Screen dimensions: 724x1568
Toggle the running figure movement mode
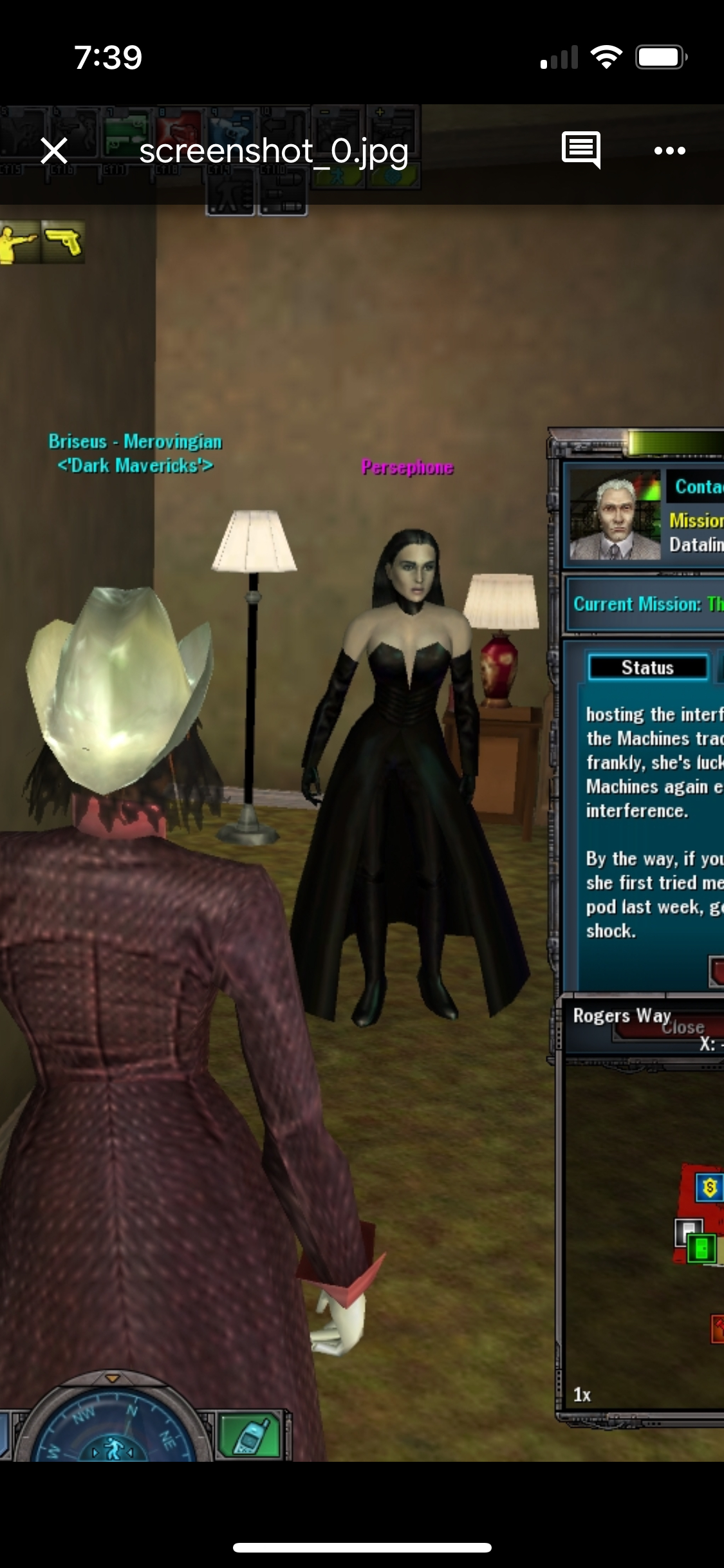113,1450
